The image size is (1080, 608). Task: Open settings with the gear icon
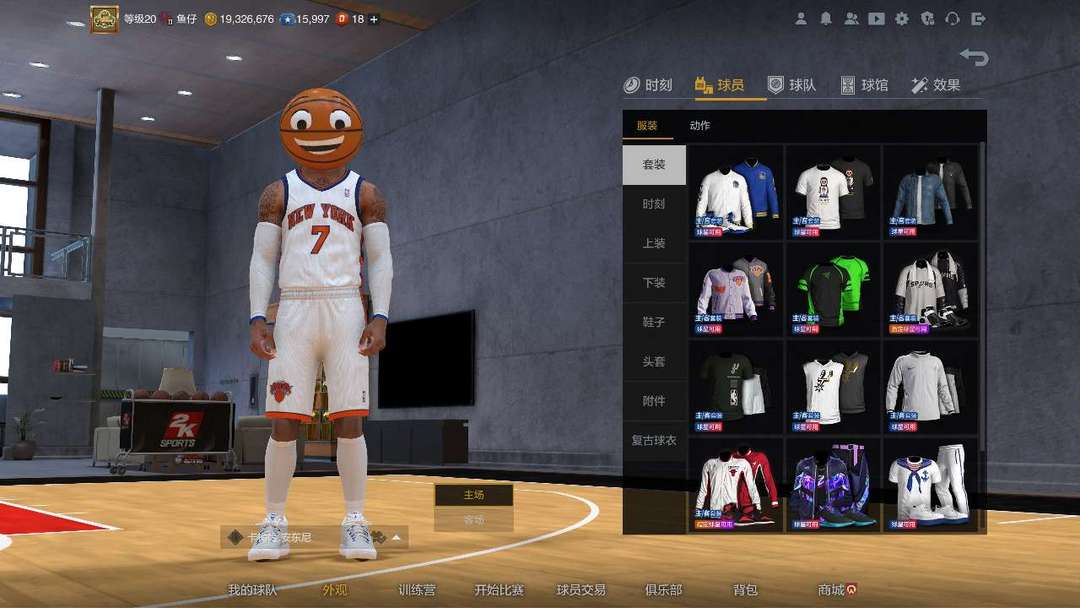(902, 18)
